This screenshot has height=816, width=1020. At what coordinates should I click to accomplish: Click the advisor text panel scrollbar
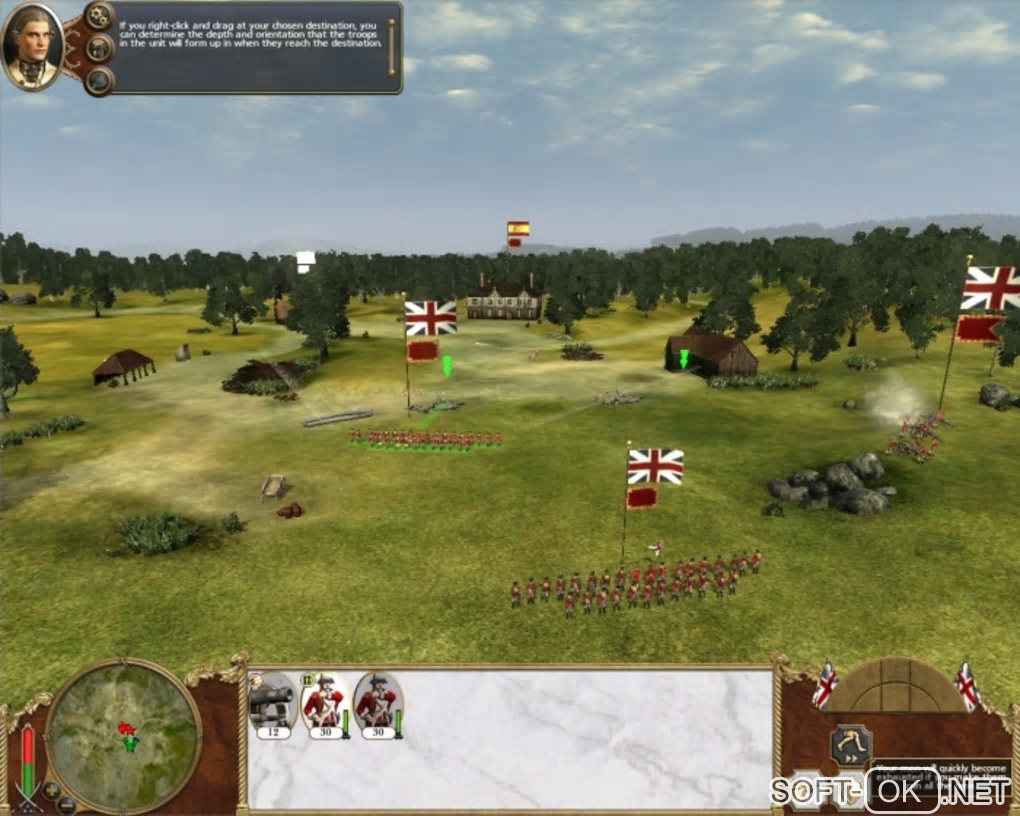tap(391, 46)
